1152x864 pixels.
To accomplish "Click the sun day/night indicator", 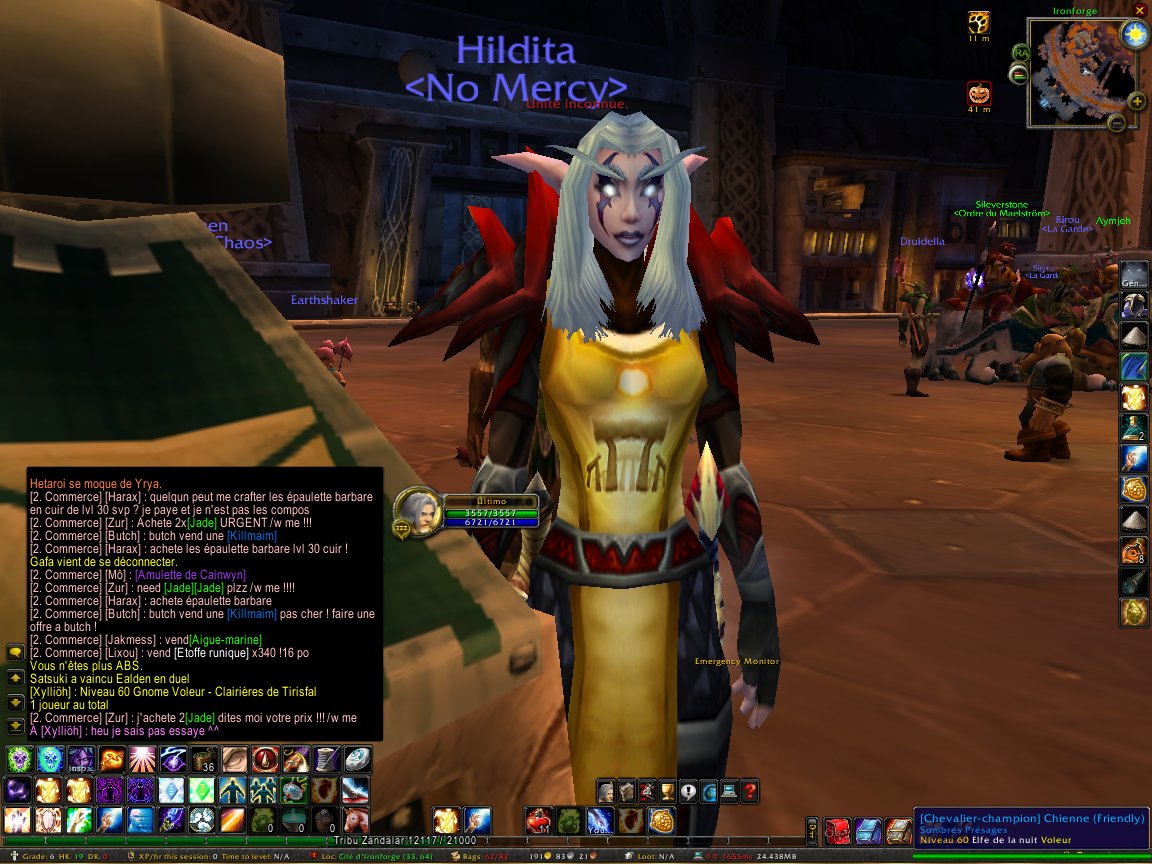I will (1134, 35).
